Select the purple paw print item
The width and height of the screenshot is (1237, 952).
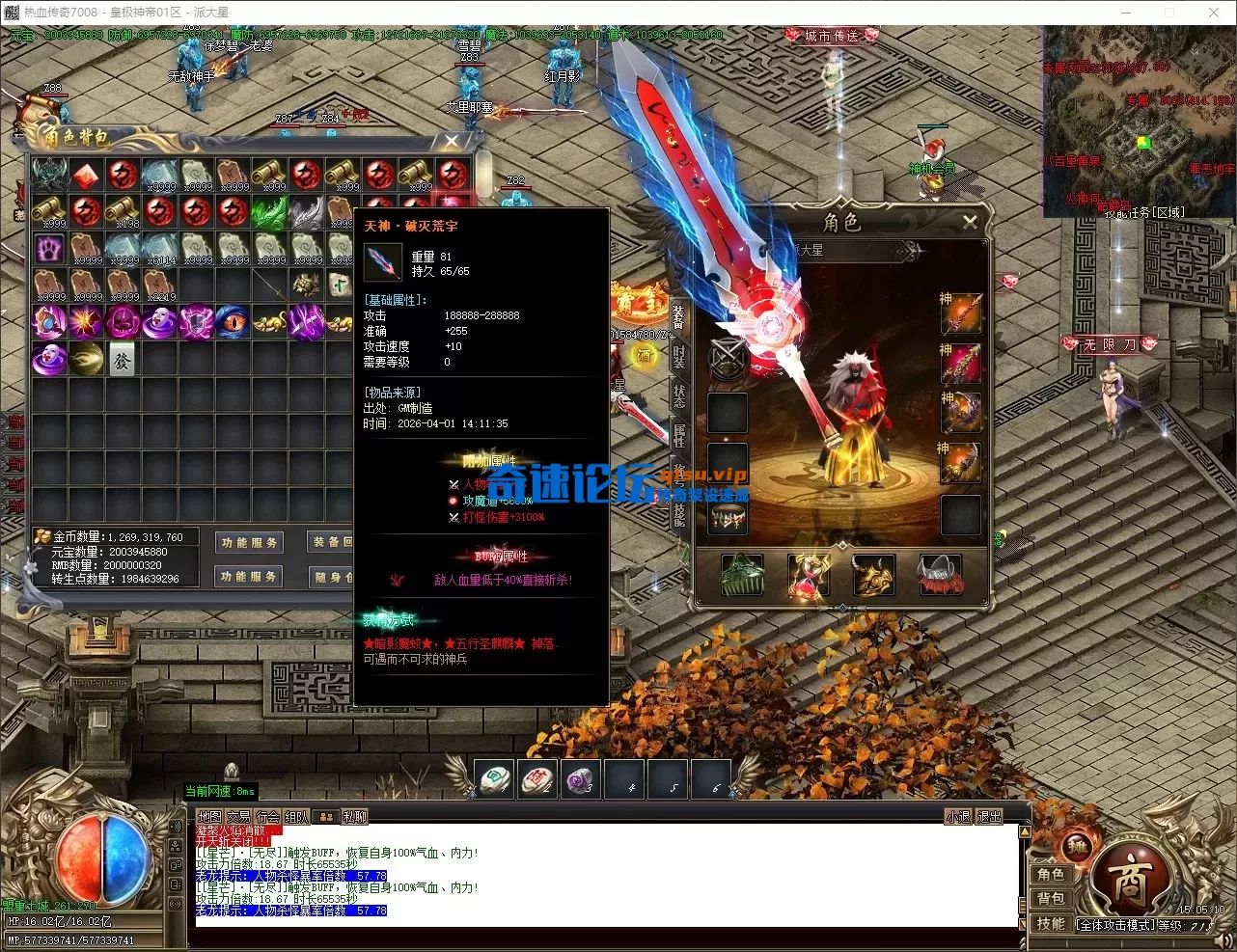click(49, 248)
